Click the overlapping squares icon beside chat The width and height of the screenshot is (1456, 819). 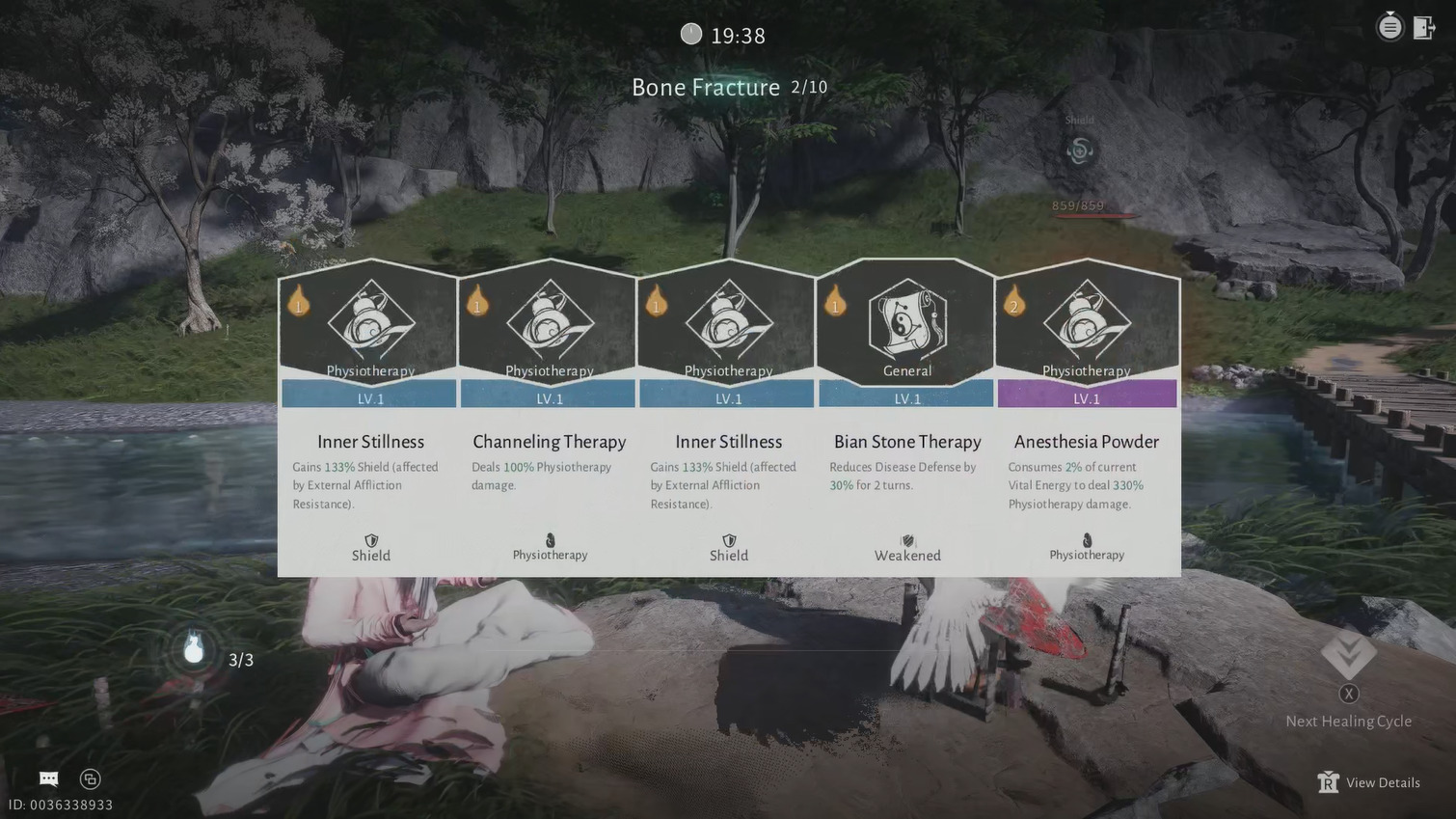pos(90,778)
